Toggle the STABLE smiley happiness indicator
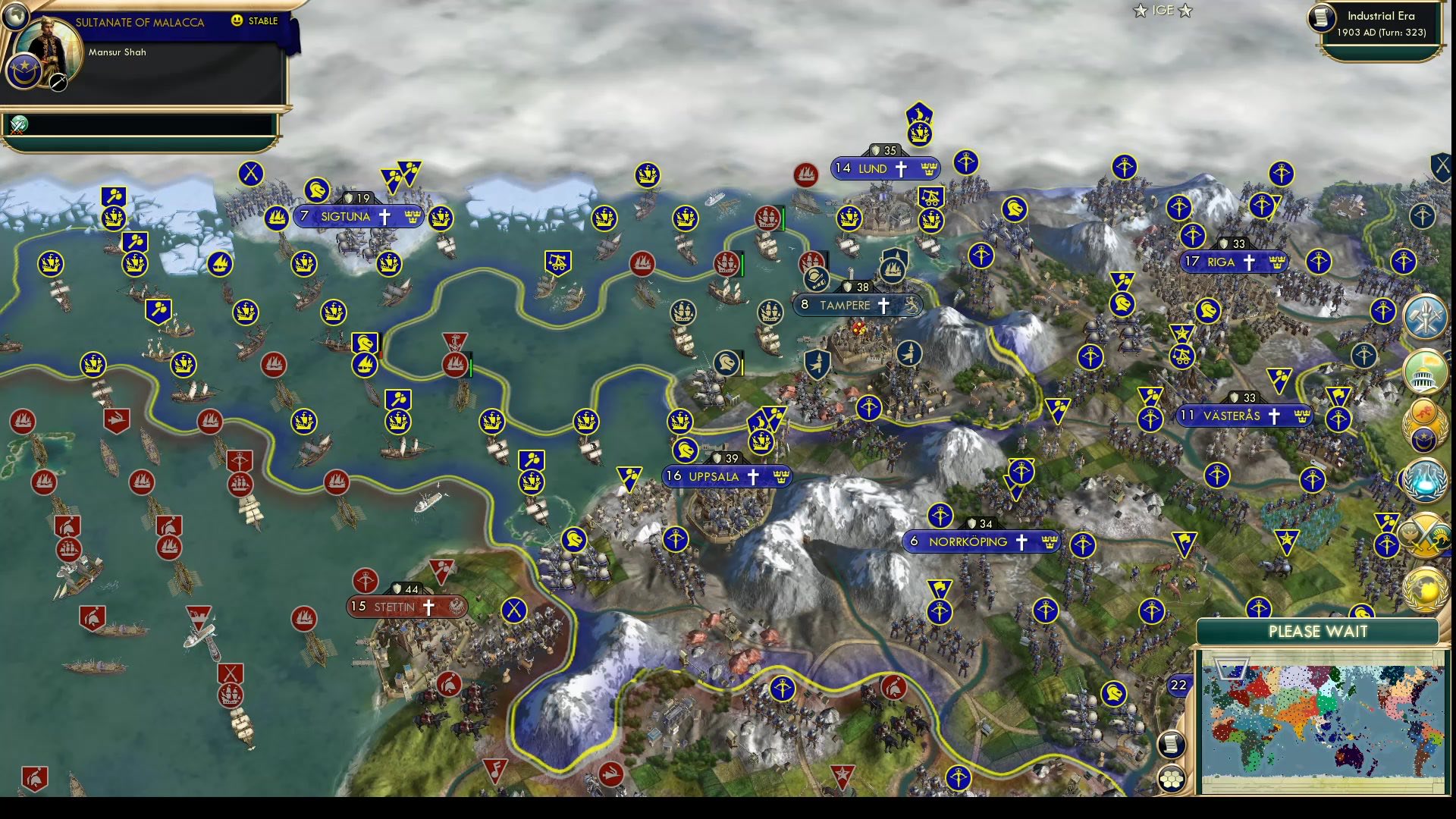This screenshot has width=1456, height=819. click(236, 20)
